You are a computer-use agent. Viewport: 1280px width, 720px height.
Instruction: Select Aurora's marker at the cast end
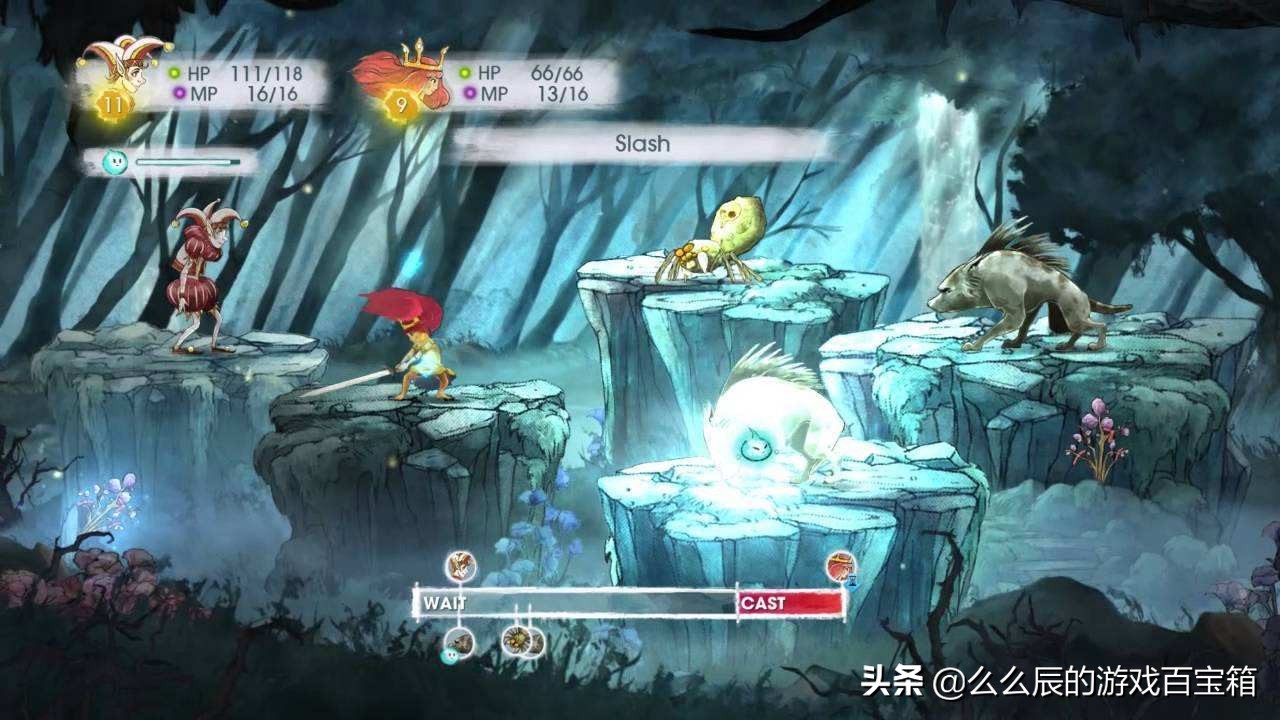tap(841, 568)
